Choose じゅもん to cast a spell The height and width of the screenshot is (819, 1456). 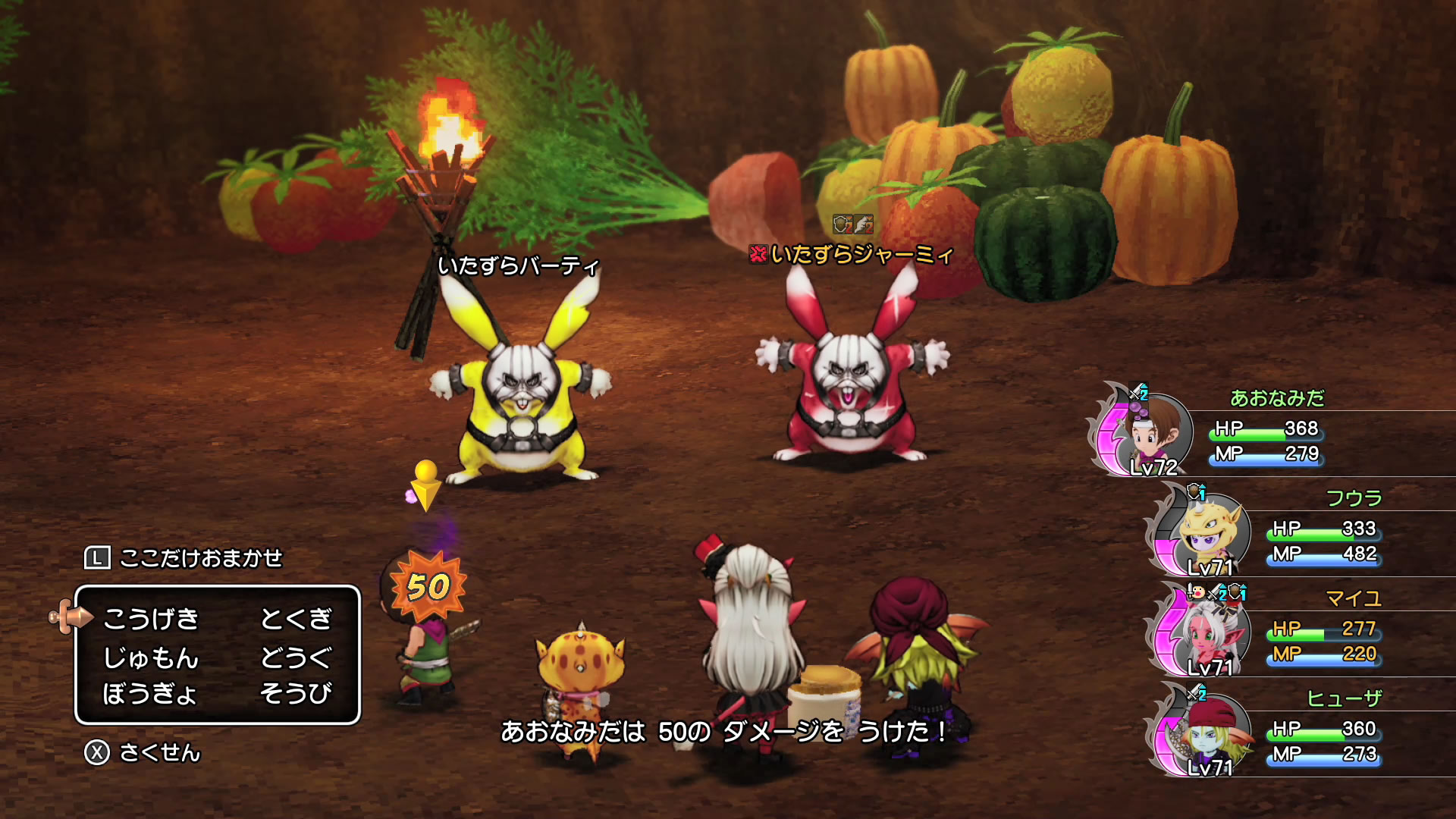click(x=151, y=657)
